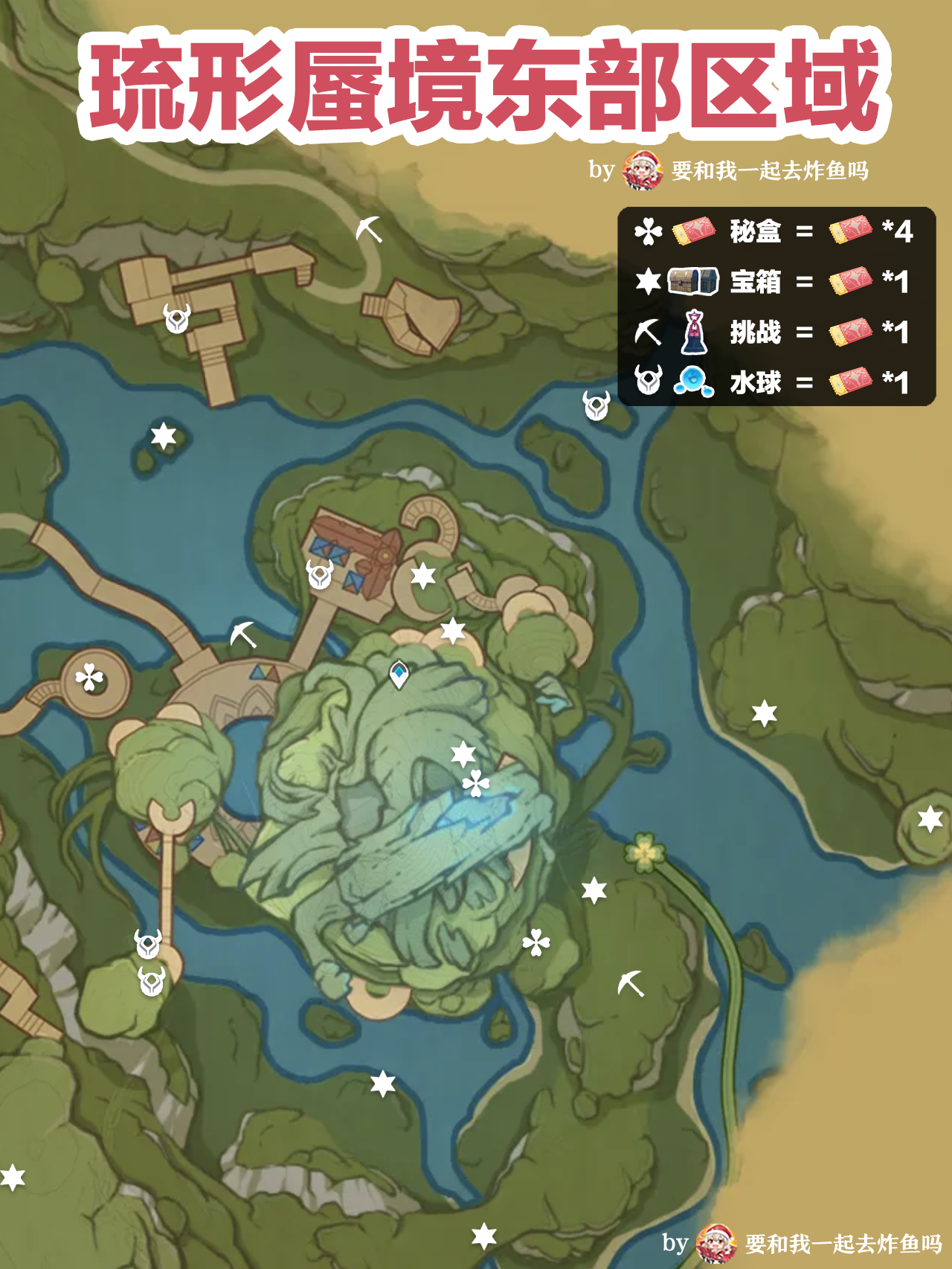Click the blue teleport waypoint pin
The width and height of the screenshot is (952, 1269).
[399, 674]
